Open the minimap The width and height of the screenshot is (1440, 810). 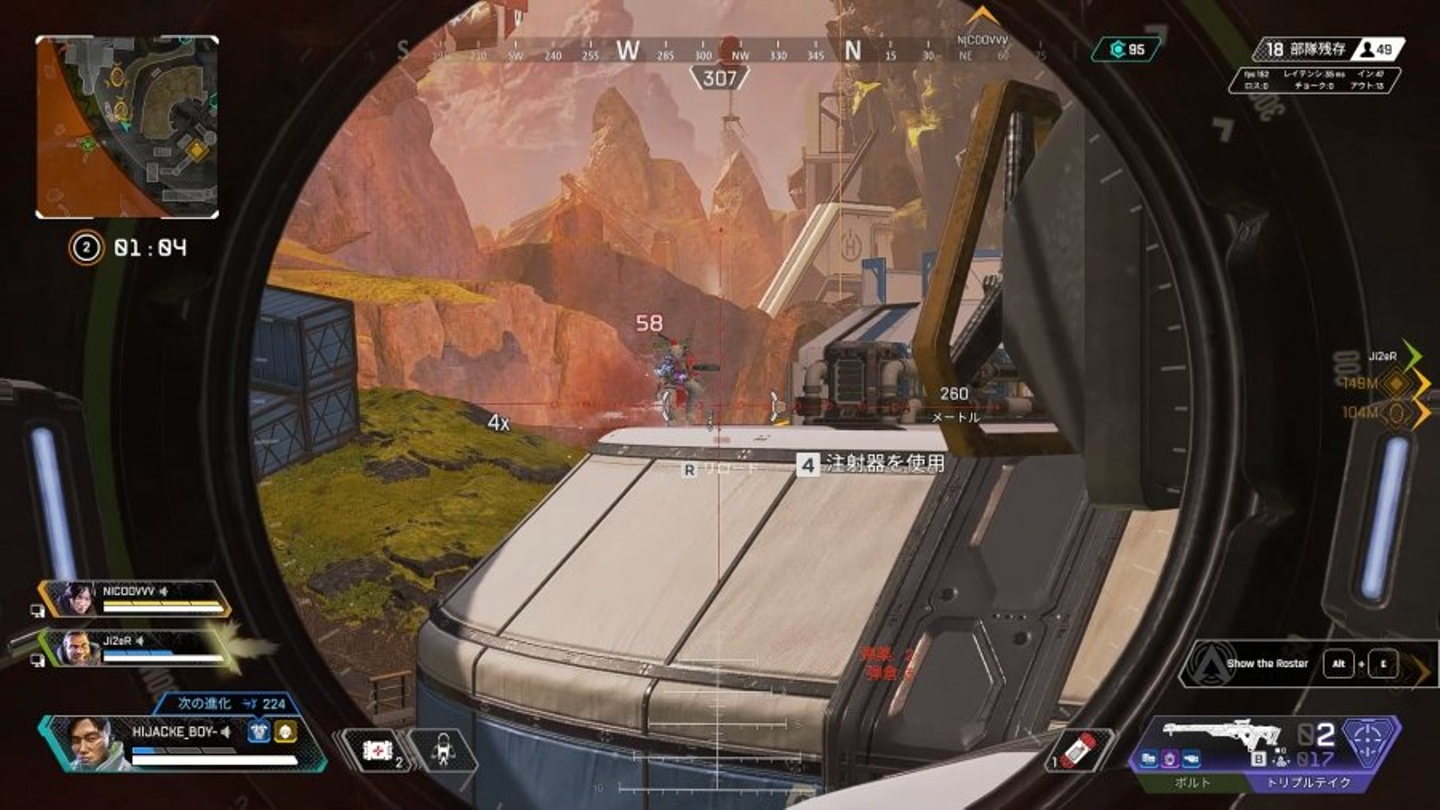[127, 127]
